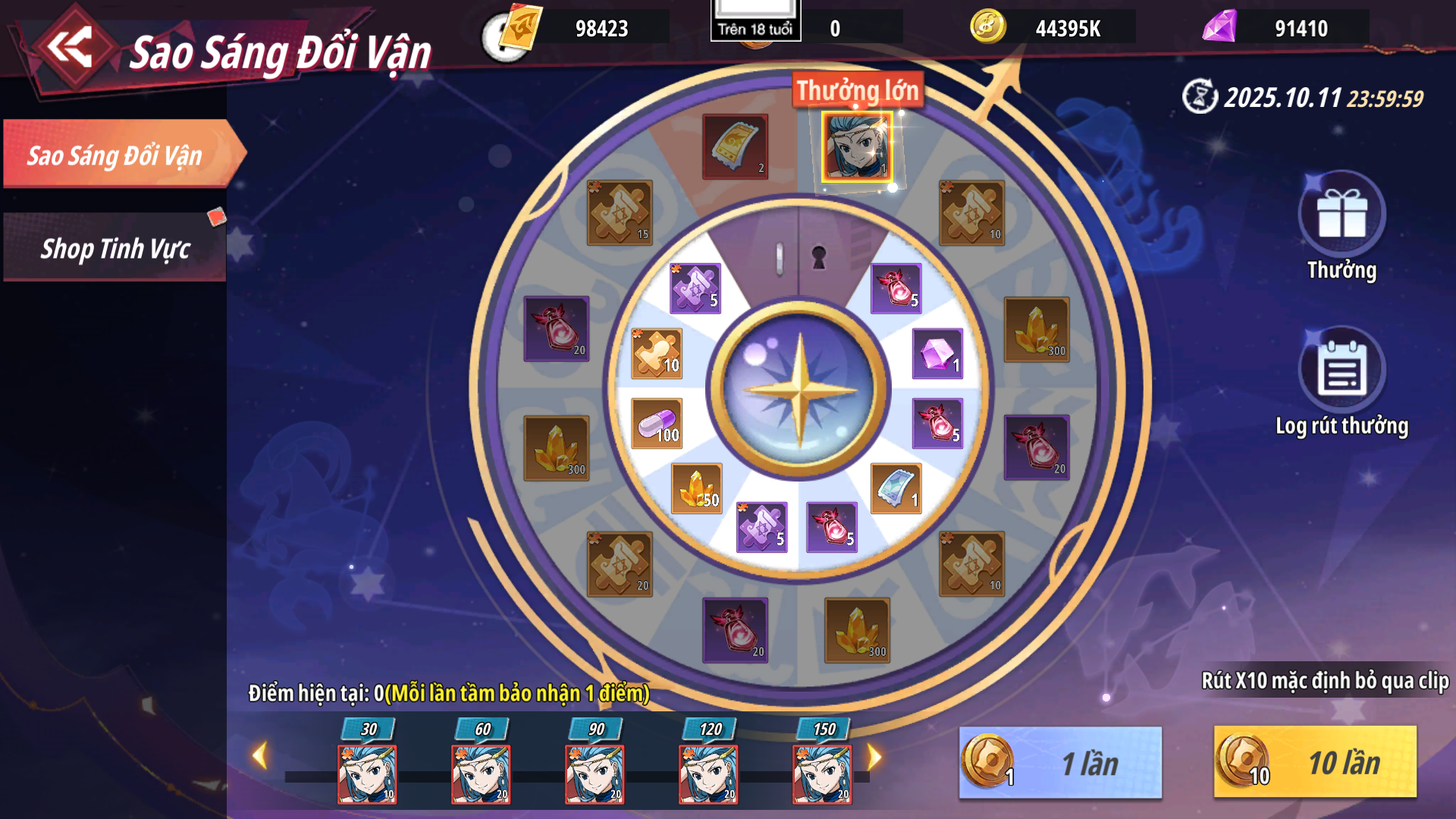Switch to the Sao Sáng Đổi Vận tab
Screen dimensions: 1456x819
tap(115, 155)
